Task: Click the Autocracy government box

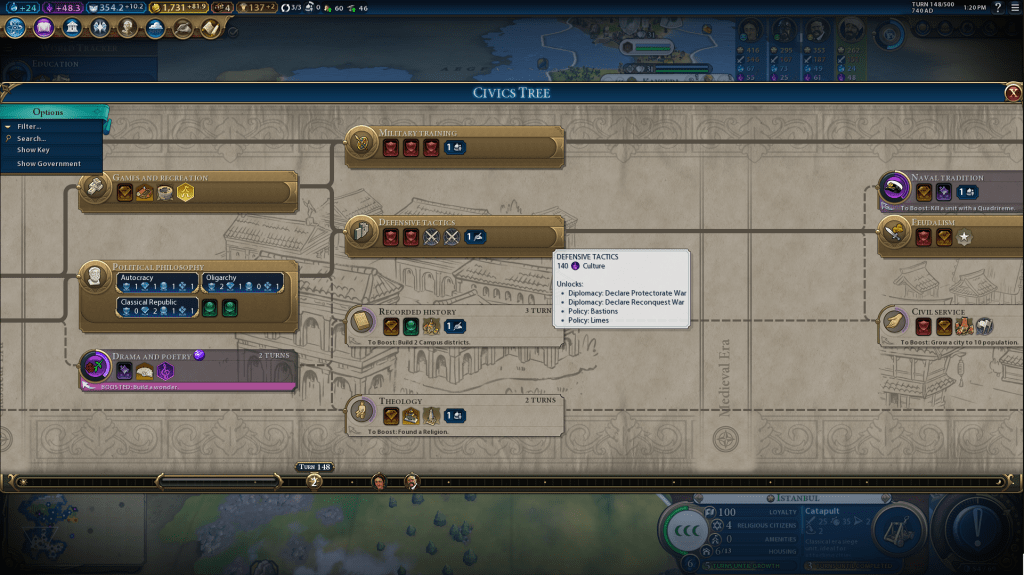Action: 157,283
